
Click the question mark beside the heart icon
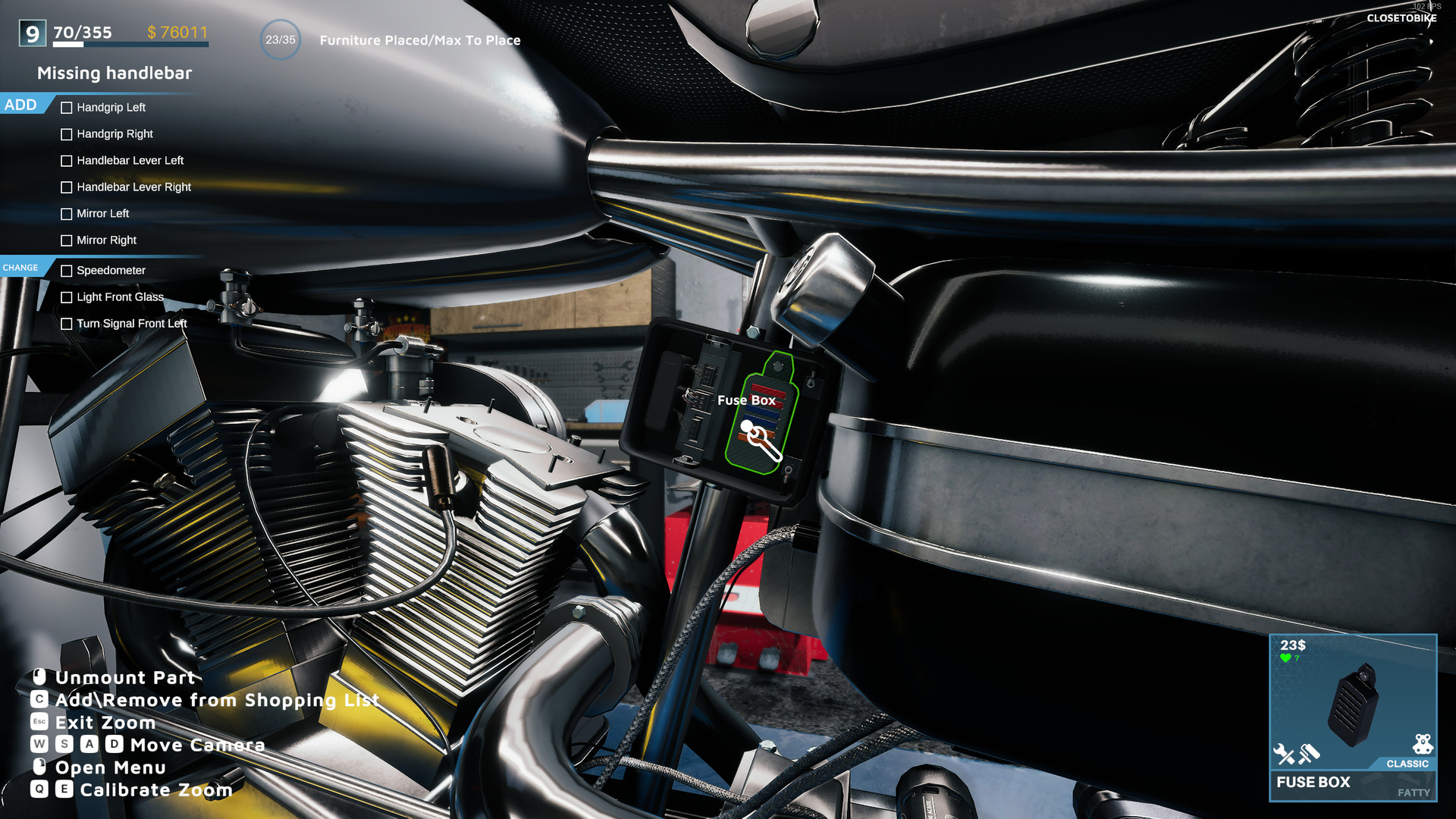click(1297, 657)
